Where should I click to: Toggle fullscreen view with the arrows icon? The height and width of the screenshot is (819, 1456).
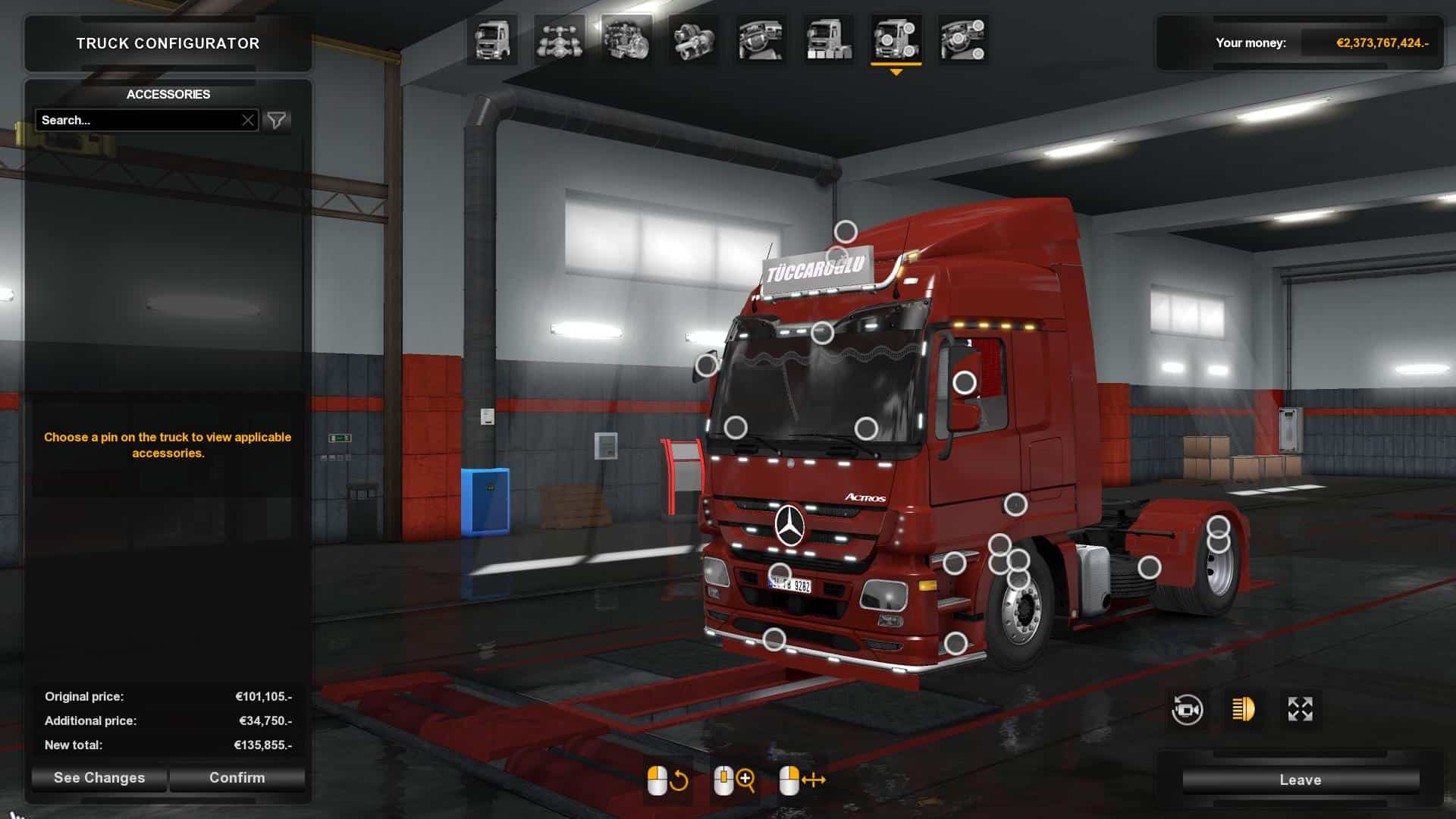point(1300,710)
